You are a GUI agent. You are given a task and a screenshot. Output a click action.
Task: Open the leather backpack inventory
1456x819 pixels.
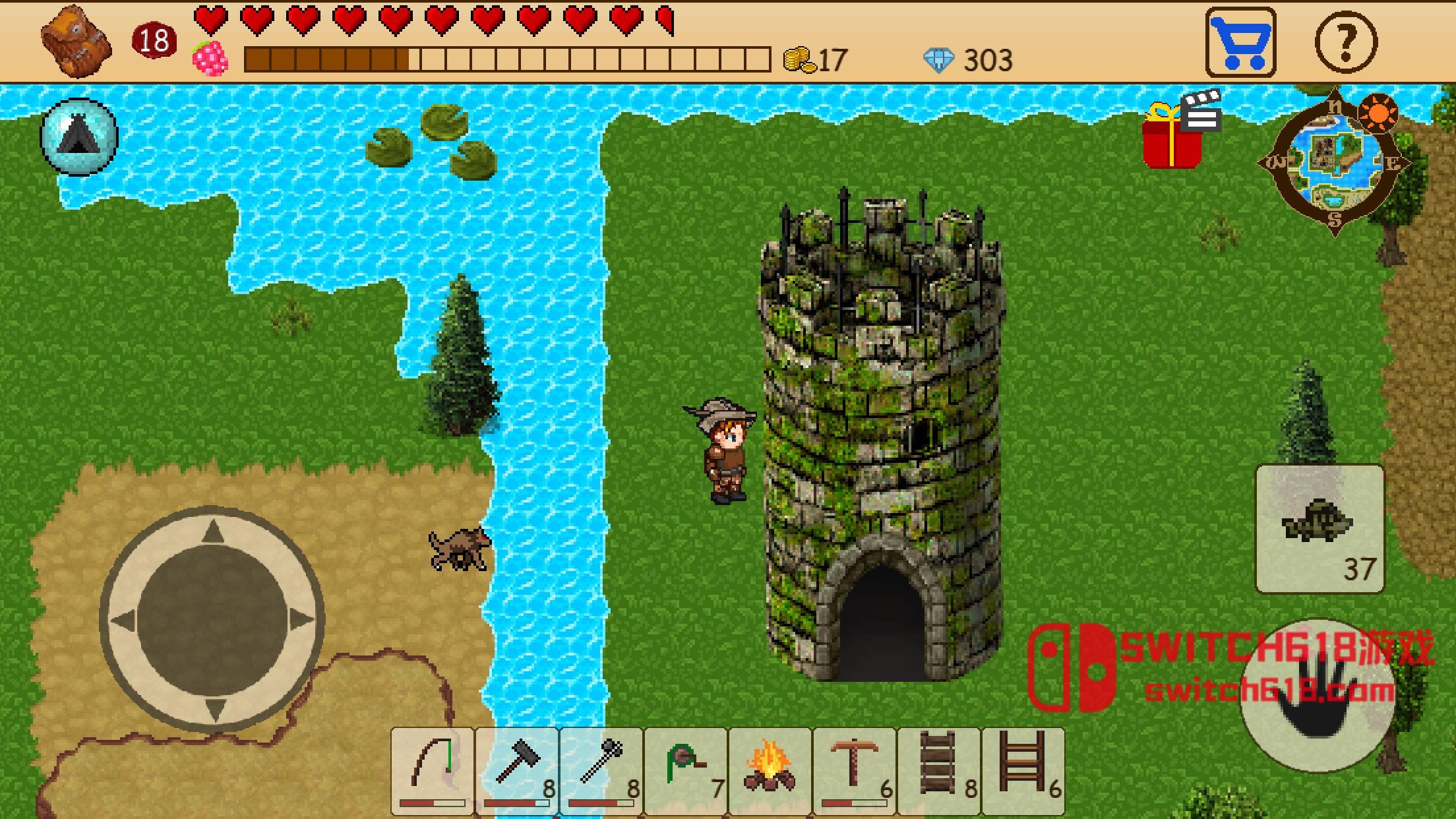pyautogui.click(x=76, y=42)
